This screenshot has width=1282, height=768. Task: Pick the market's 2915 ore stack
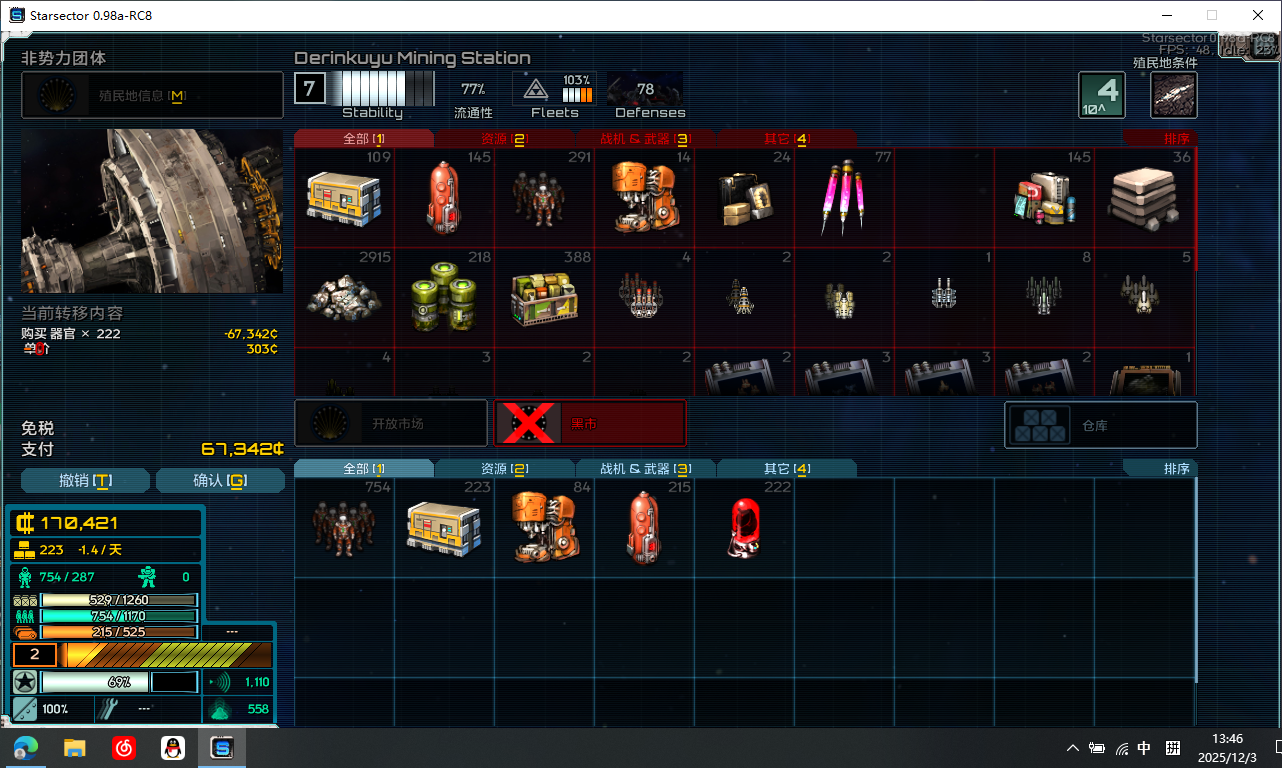click(344, 297)
